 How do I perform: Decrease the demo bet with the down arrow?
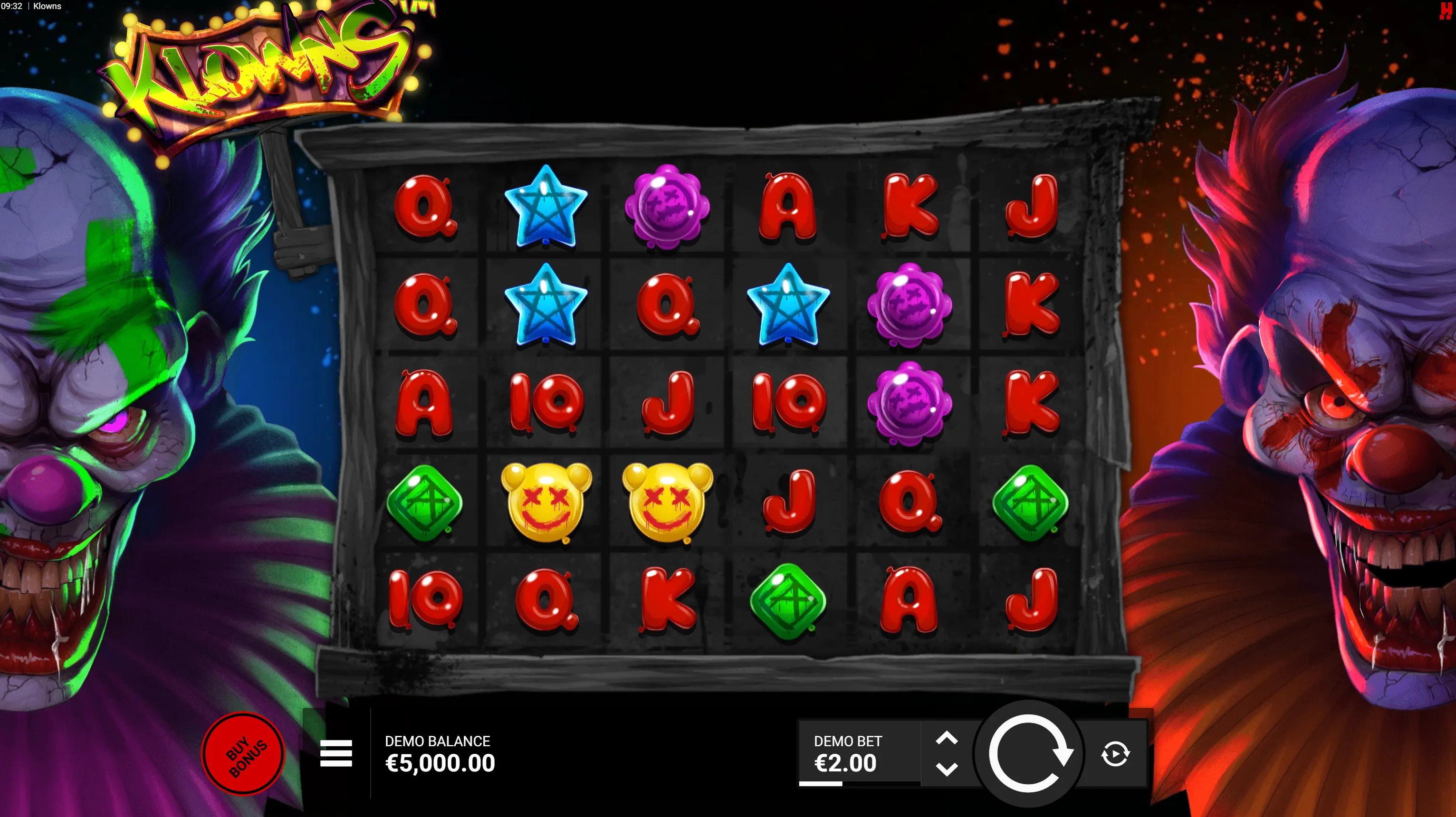(x=947, y=769)
